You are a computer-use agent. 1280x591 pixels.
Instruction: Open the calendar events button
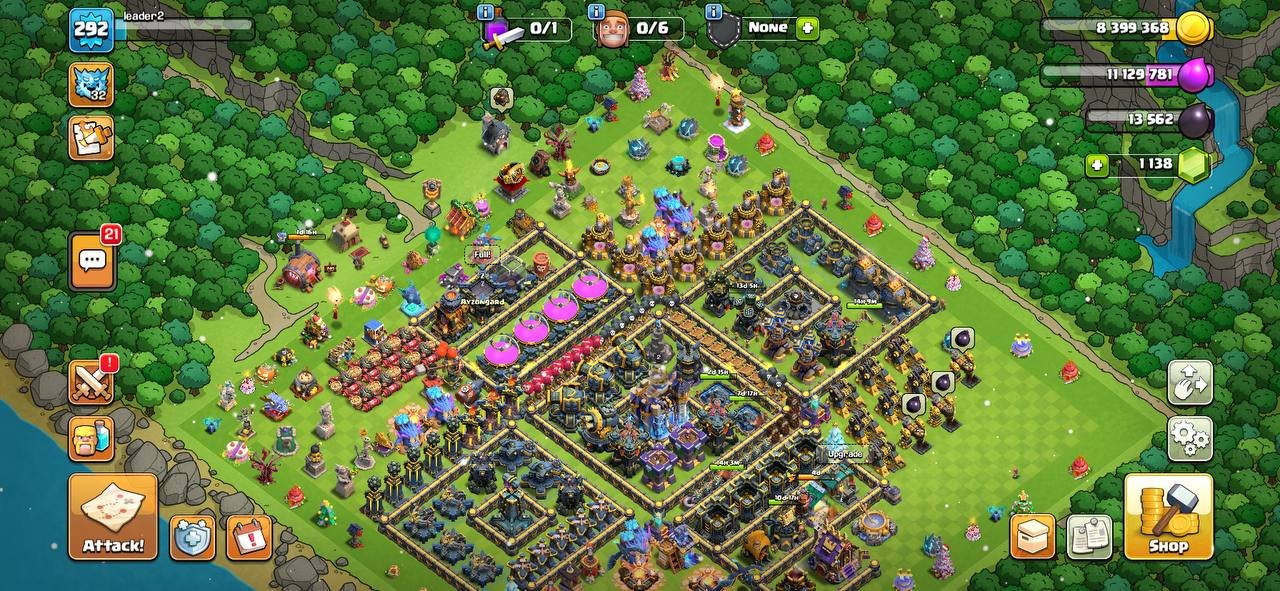coord(249,538)
